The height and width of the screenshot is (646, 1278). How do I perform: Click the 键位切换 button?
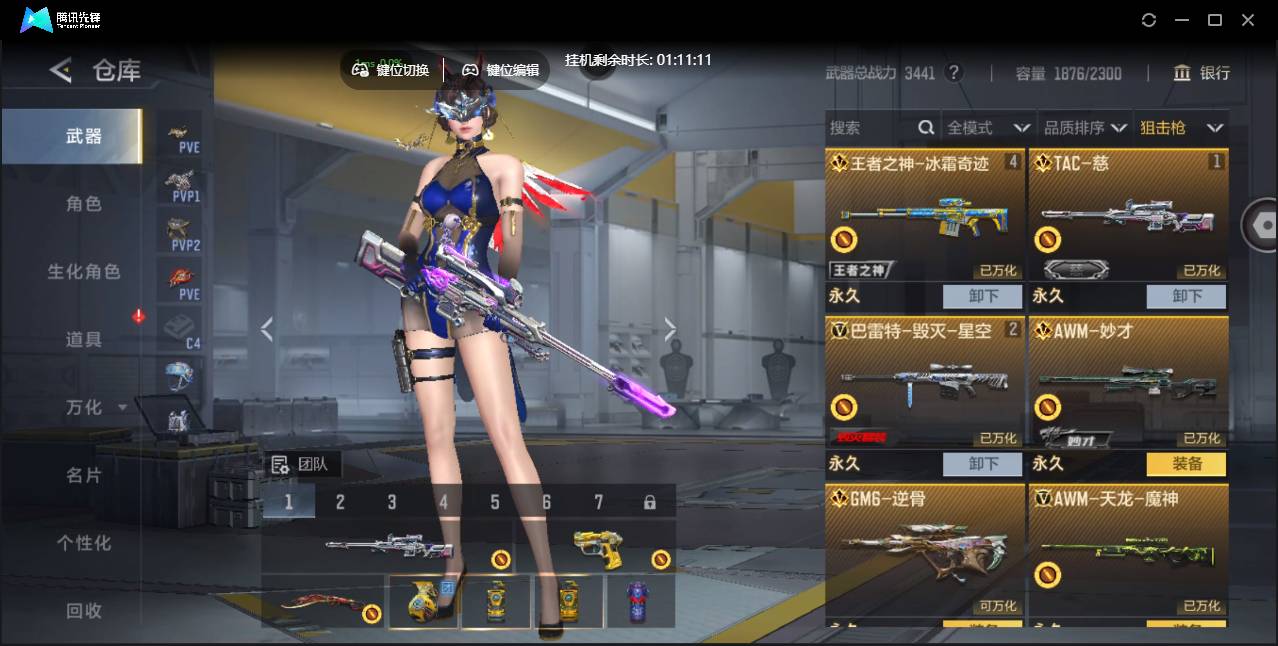click(x=391, y=70)
